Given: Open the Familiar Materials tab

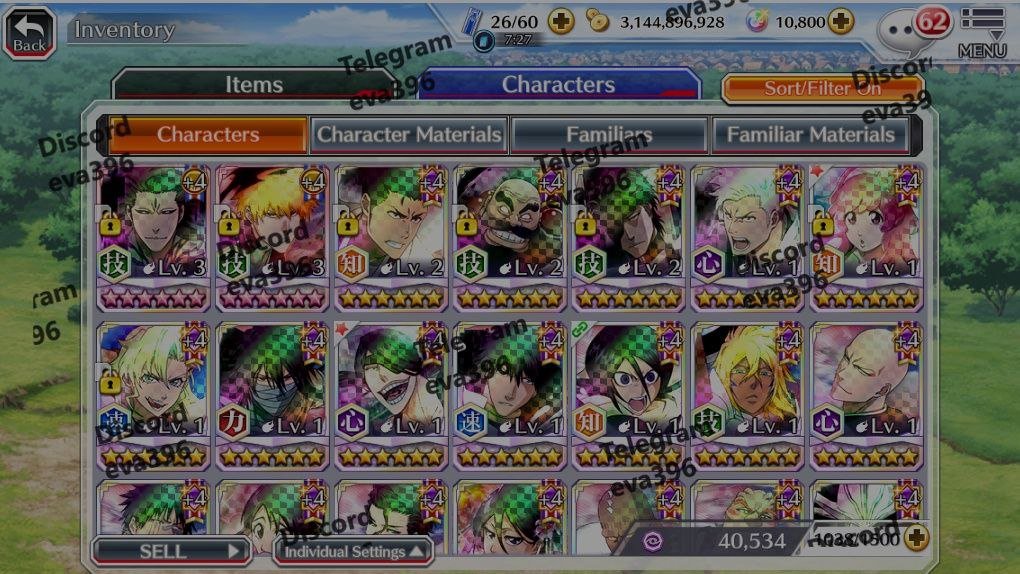Looking at the screenshot, I should tap(810, 134).
